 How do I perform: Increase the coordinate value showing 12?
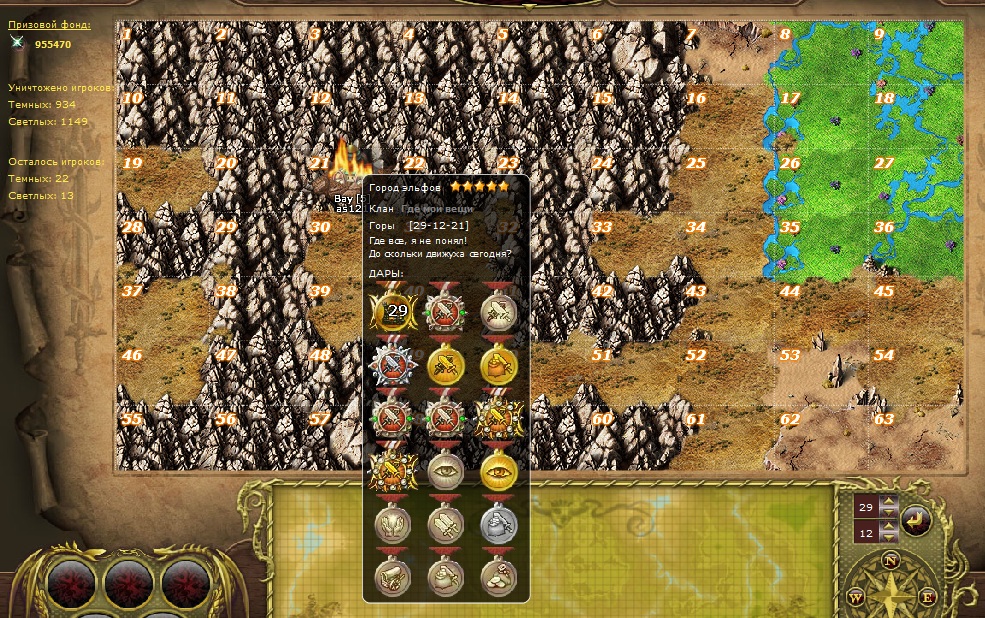(x=888, y=528)
